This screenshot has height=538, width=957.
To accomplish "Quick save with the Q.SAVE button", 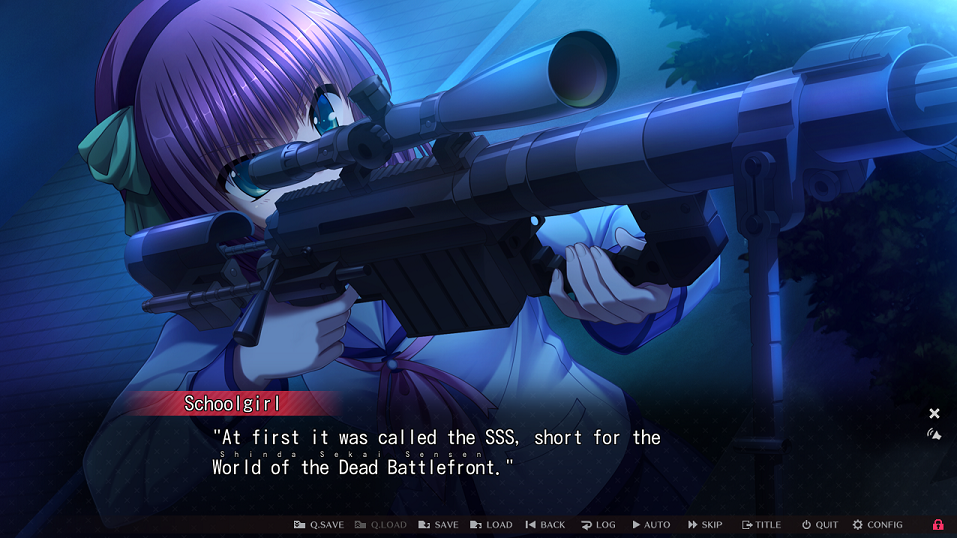I will [x=319, y=525].
